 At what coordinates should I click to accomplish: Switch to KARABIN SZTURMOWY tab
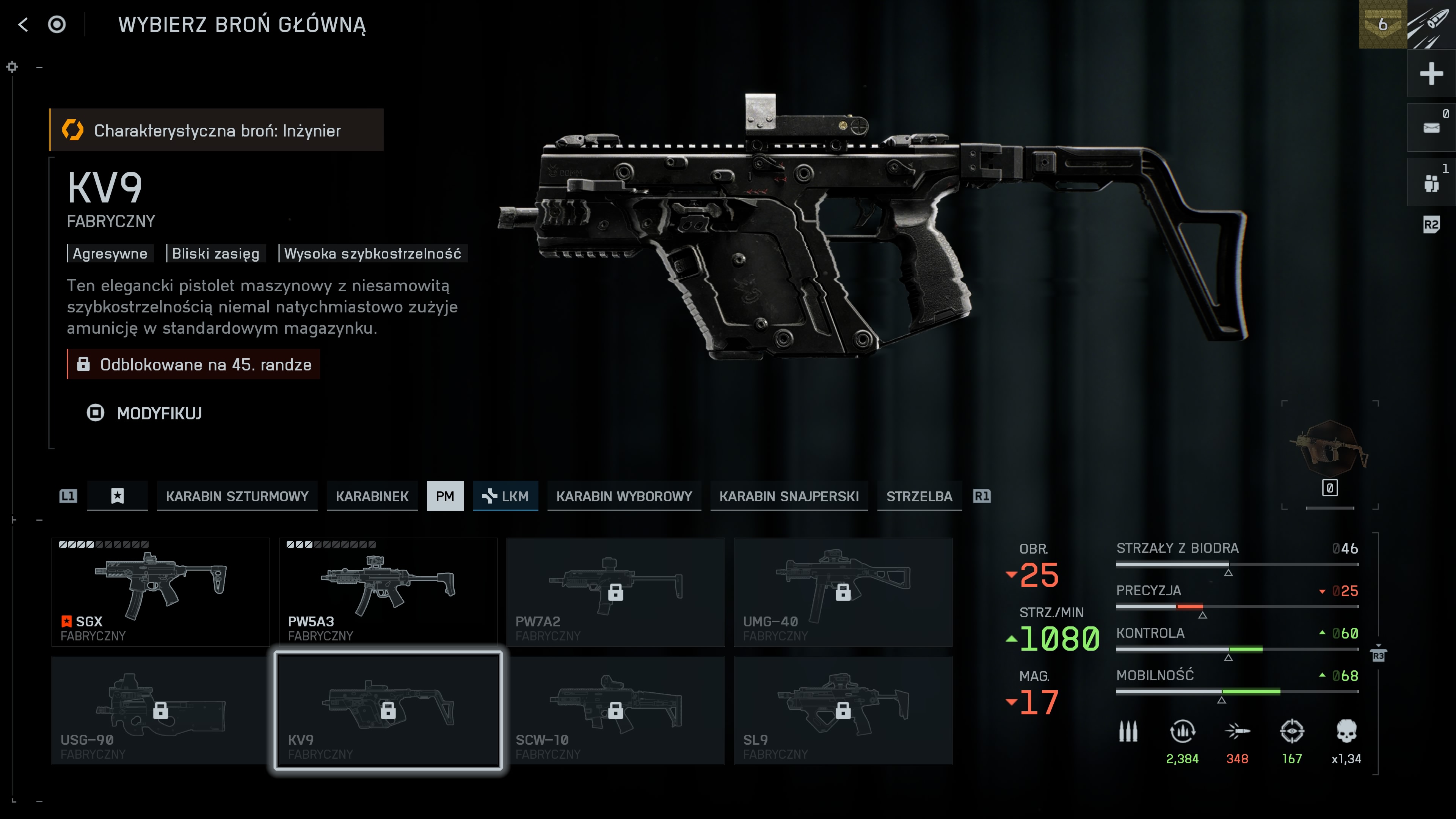tap(237, 496)
